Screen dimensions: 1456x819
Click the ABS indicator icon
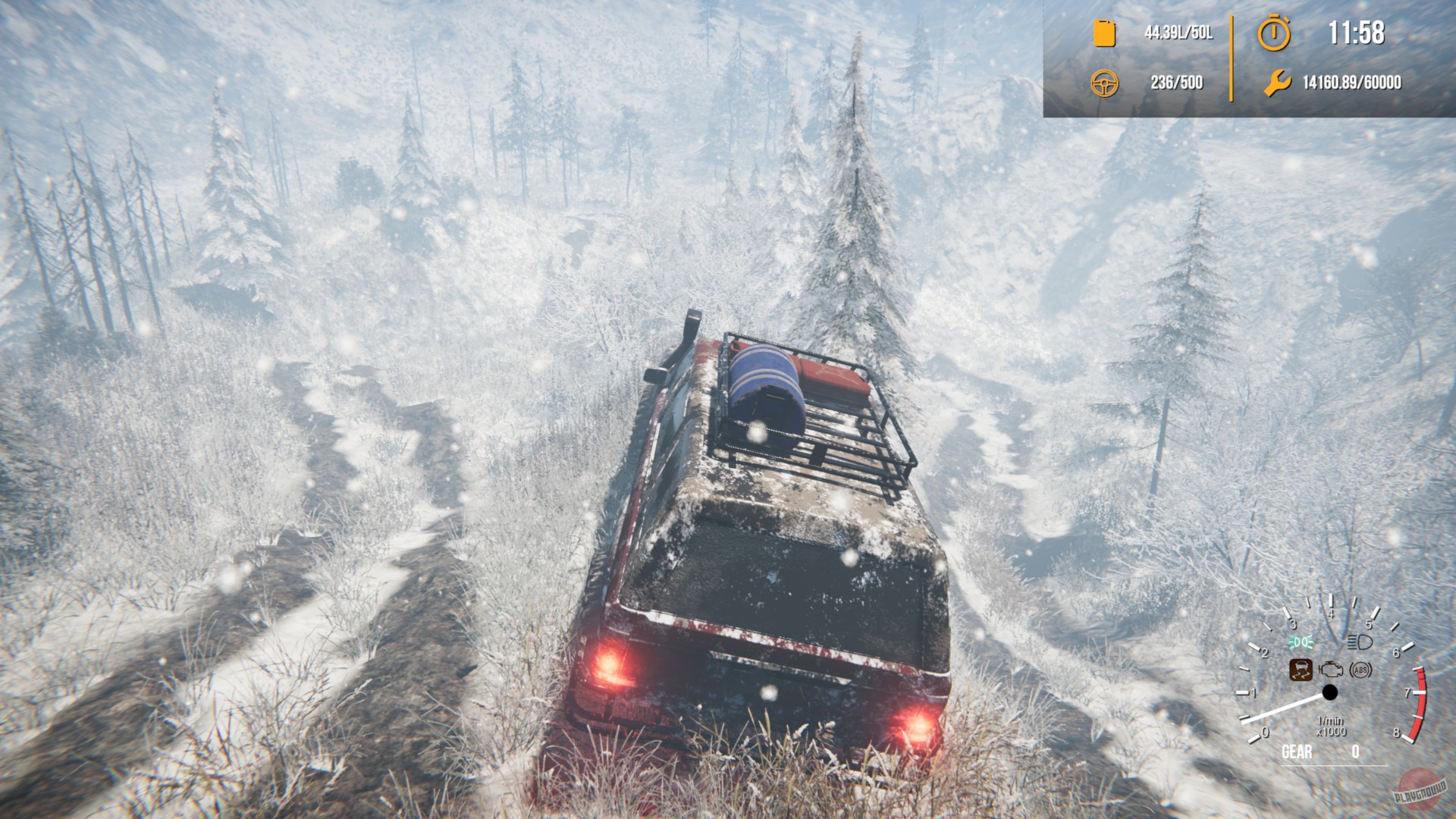(x=1360, y=671)
